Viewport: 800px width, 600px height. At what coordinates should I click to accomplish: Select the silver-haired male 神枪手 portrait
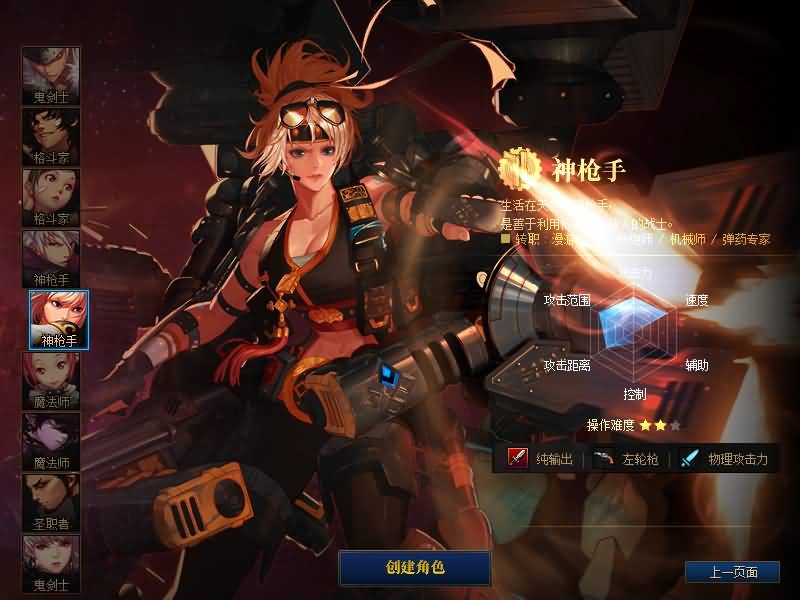click(51, 258)
